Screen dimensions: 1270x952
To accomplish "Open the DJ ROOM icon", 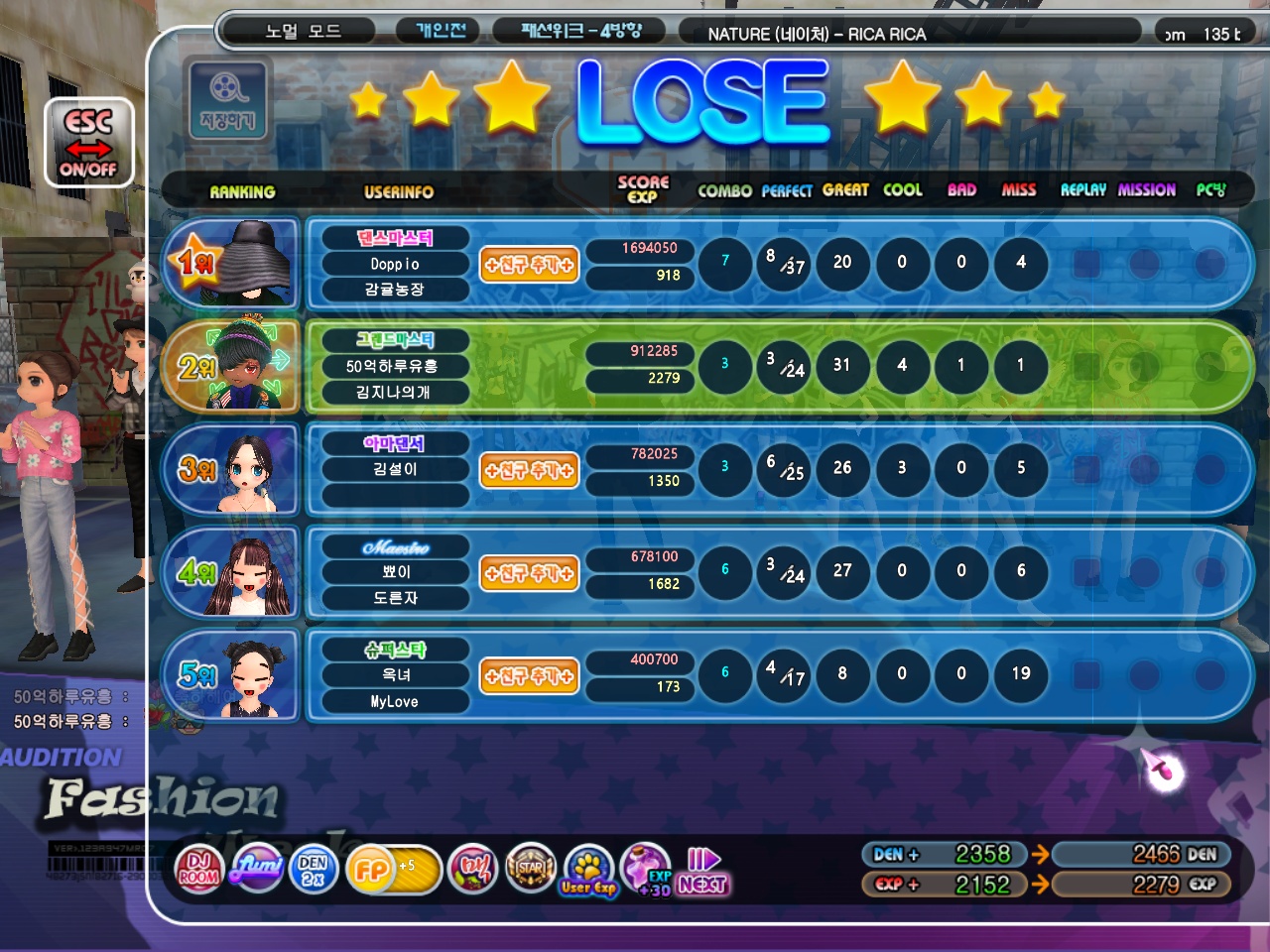I will pyautogui.click(x=198, y=869).
